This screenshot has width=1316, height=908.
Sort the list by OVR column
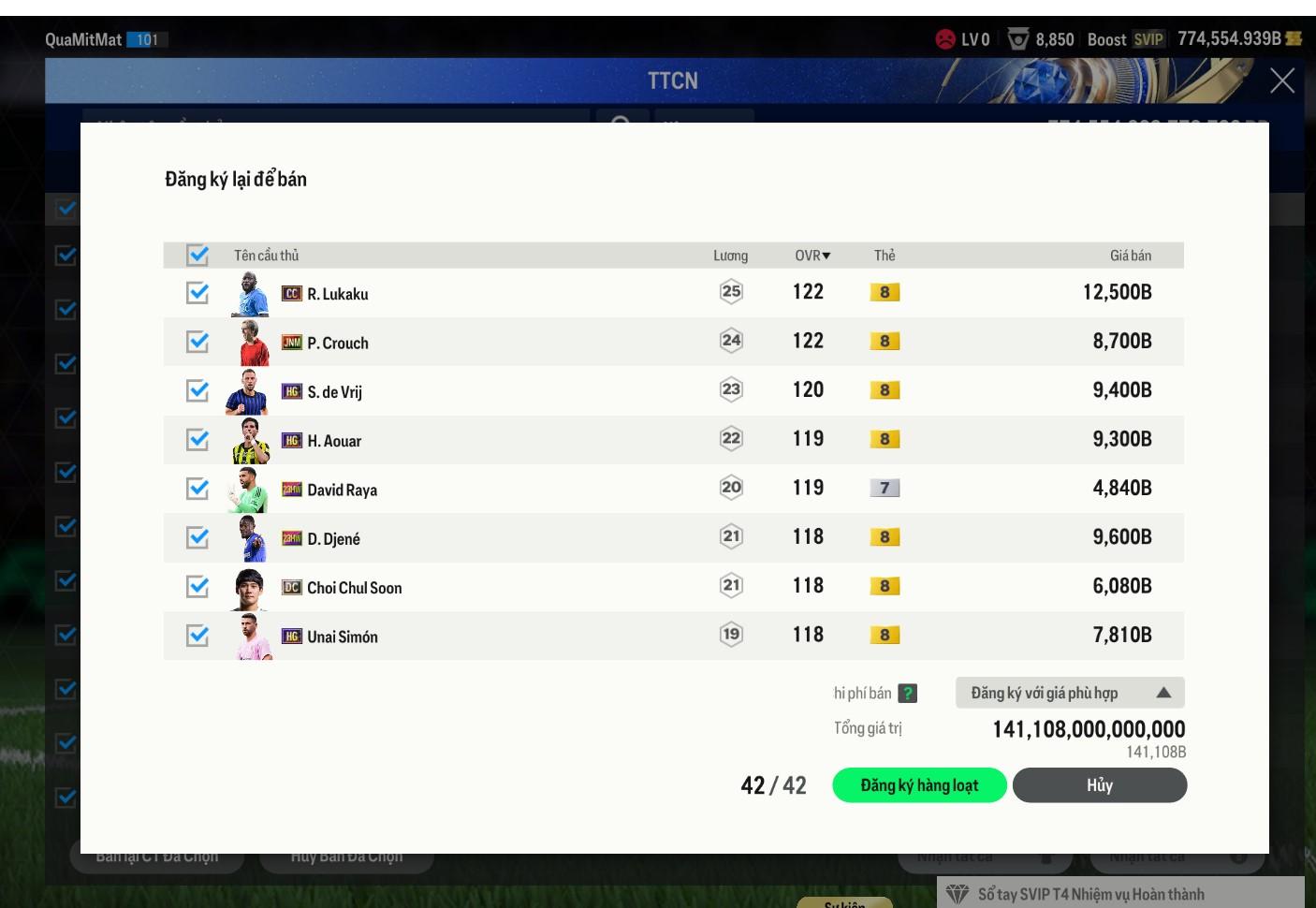click(812, 256)
